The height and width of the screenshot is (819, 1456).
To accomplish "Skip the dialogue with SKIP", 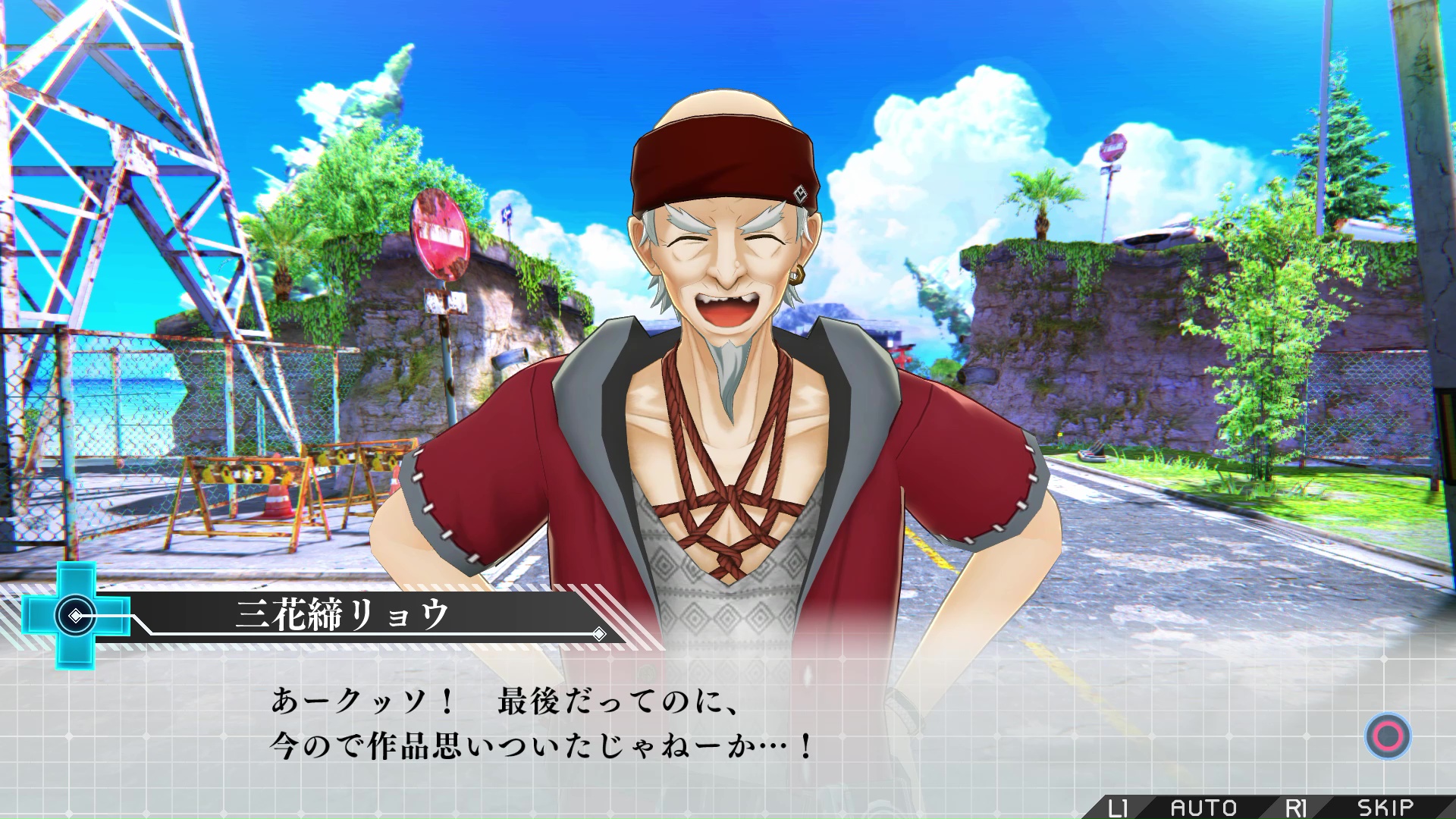I will point(1384,808).
